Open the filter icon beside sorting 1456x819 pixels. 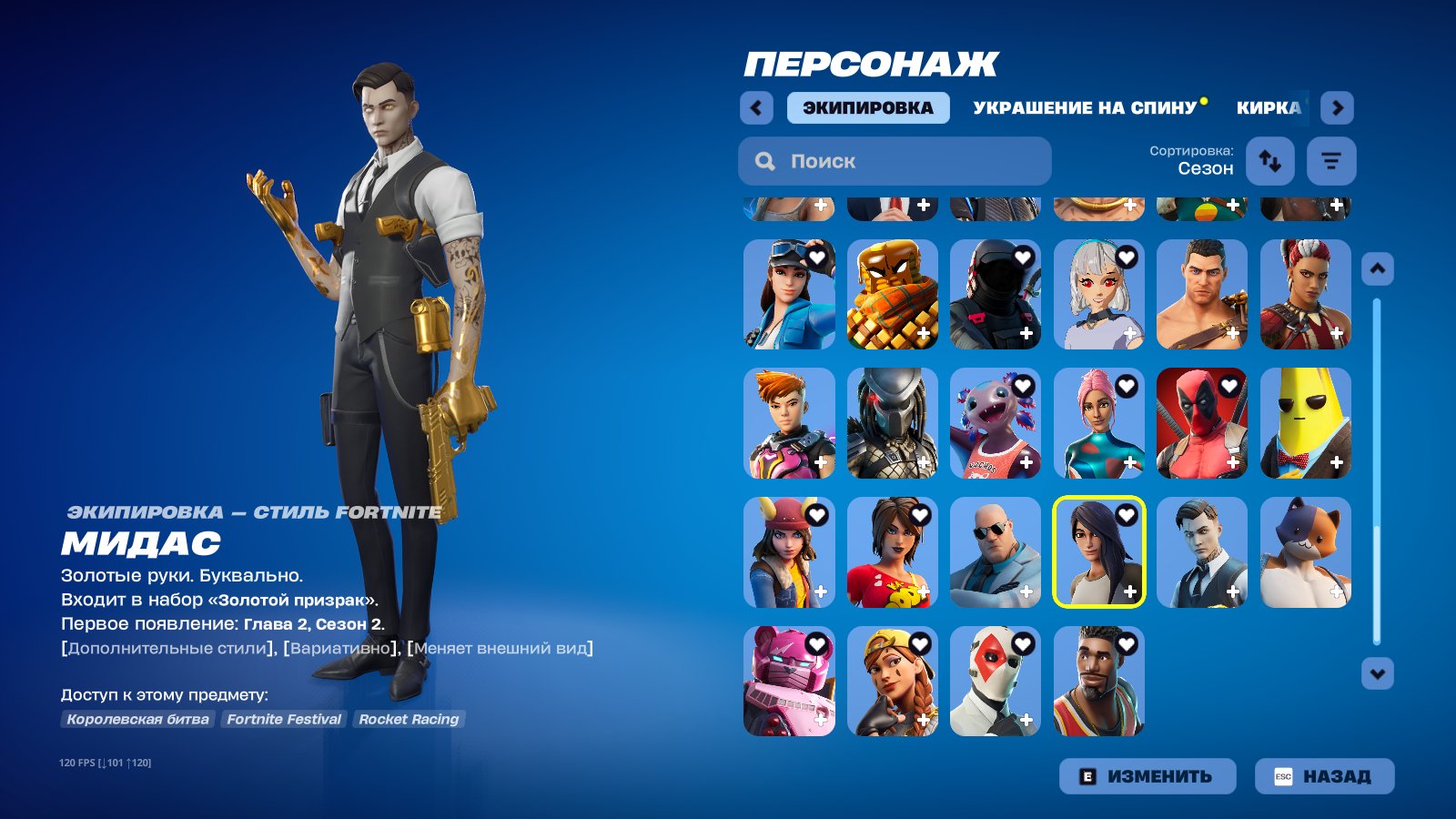1330,161
